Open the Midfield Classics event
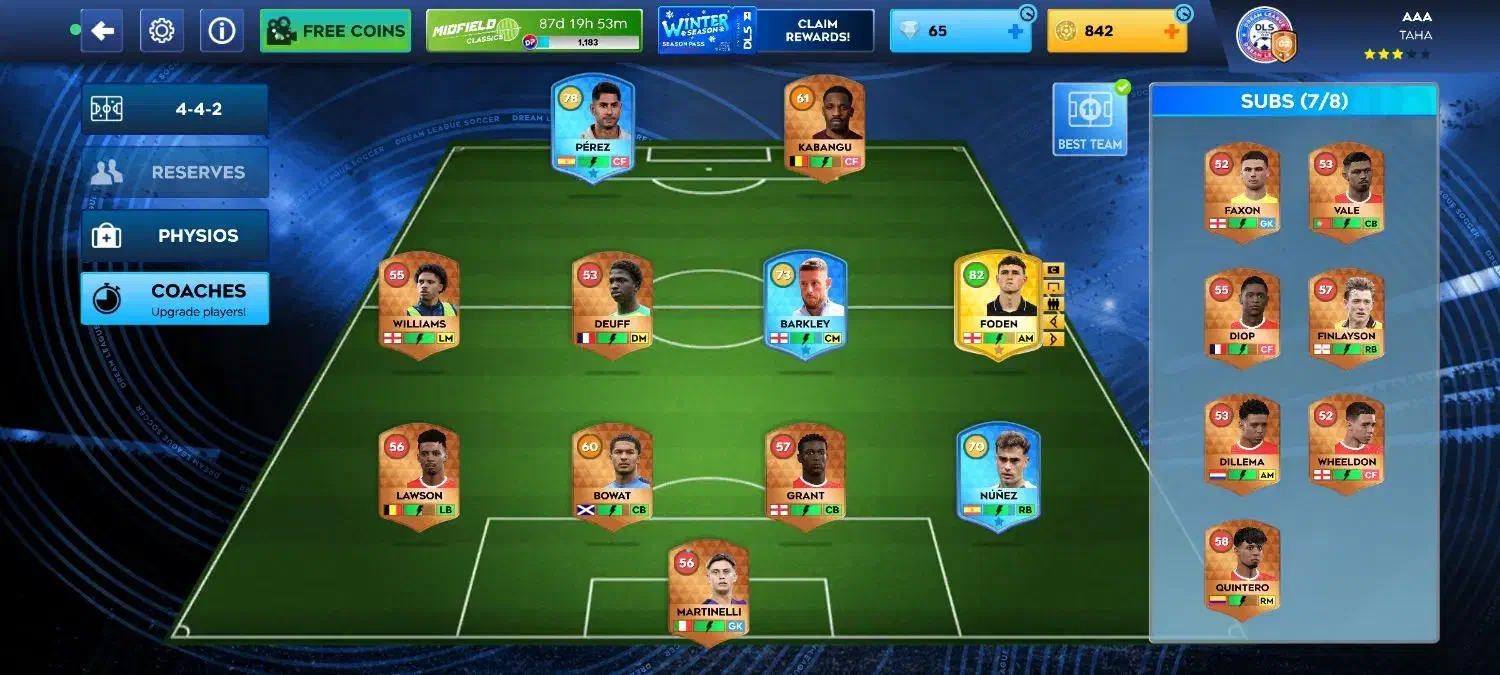Viewport: 1500px width, 675px height. point(534,31)
